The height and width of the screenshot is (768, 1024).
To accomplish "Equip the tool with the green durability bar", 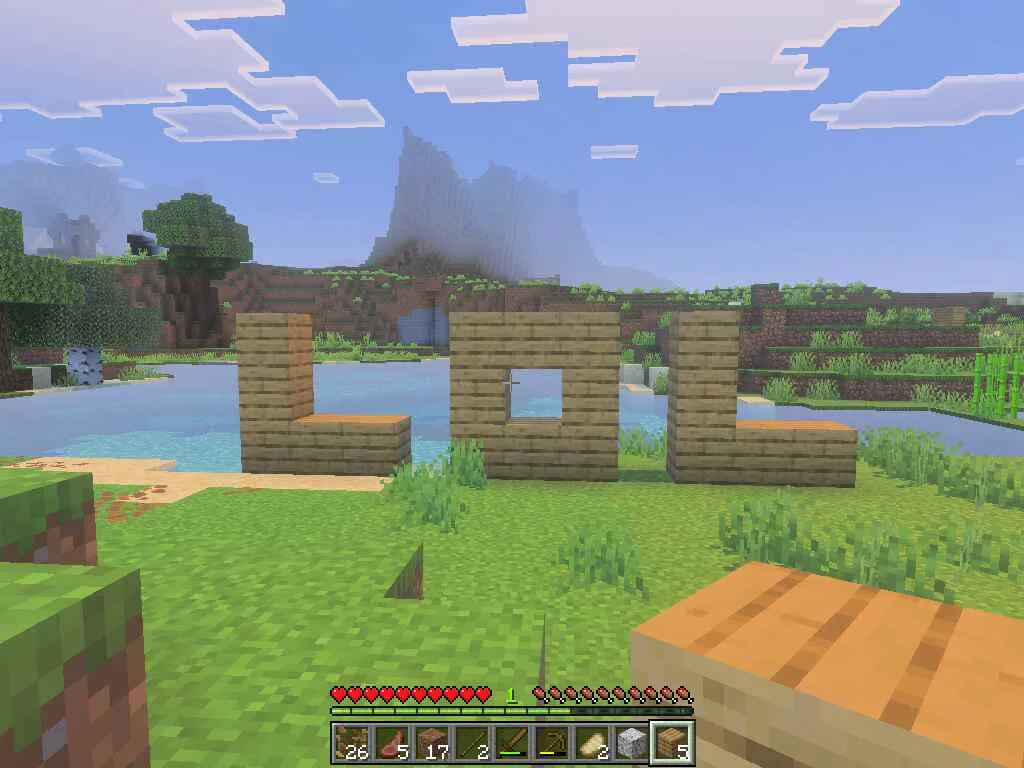I will coord(512,742).
